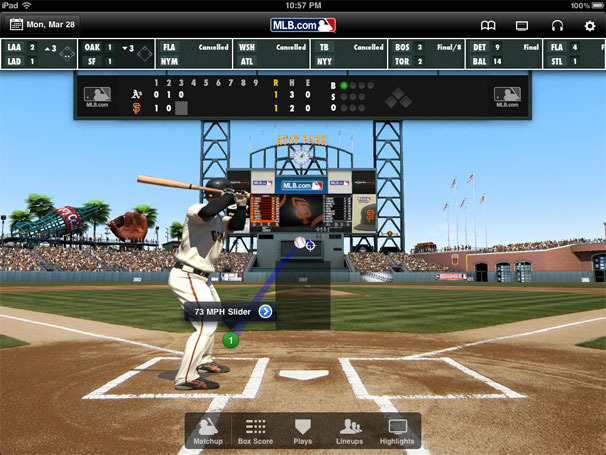Show the Lineups
Screen dimensions: 606x455
coord(350,431)
